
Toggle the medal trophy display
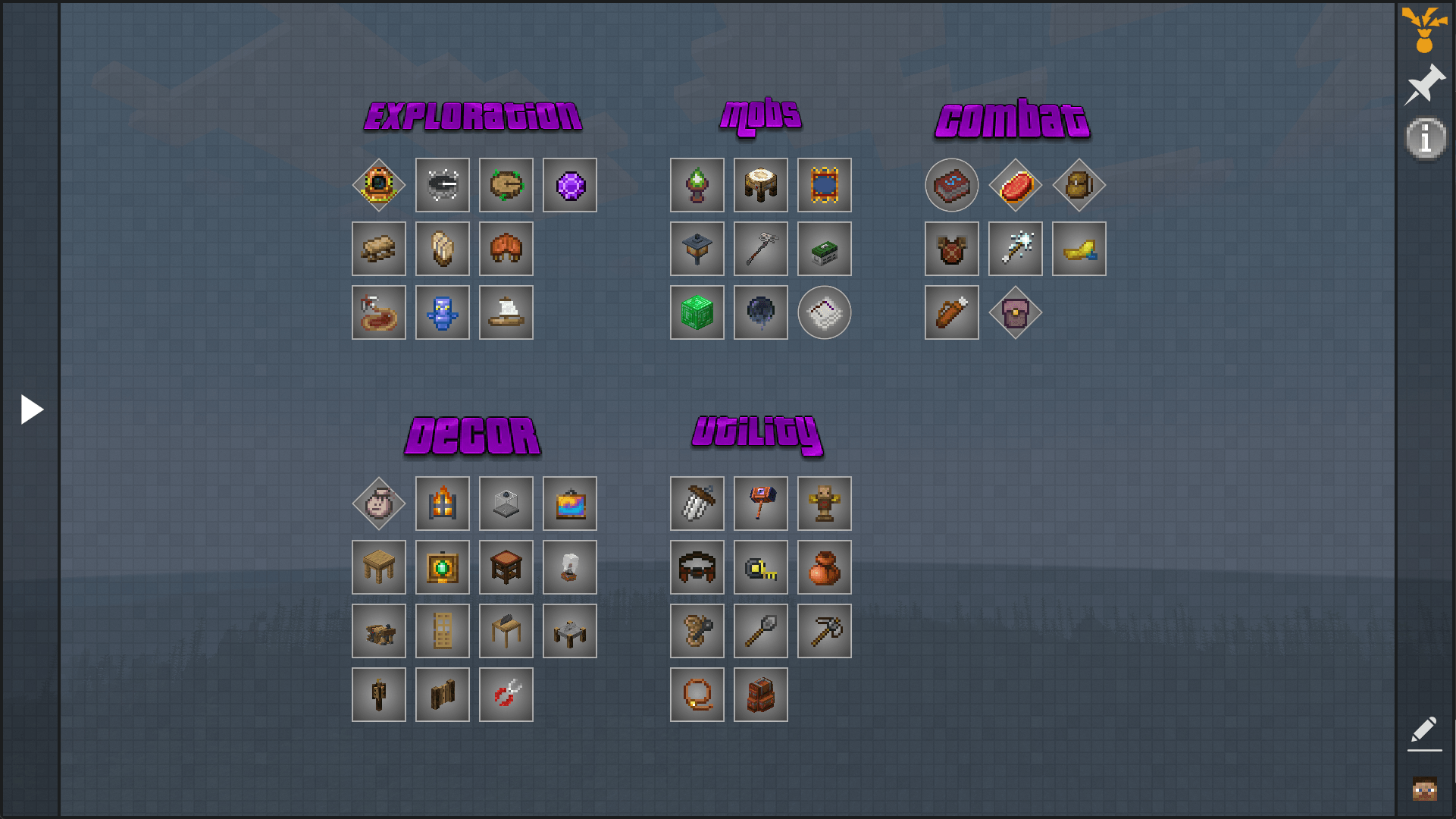1423,30
